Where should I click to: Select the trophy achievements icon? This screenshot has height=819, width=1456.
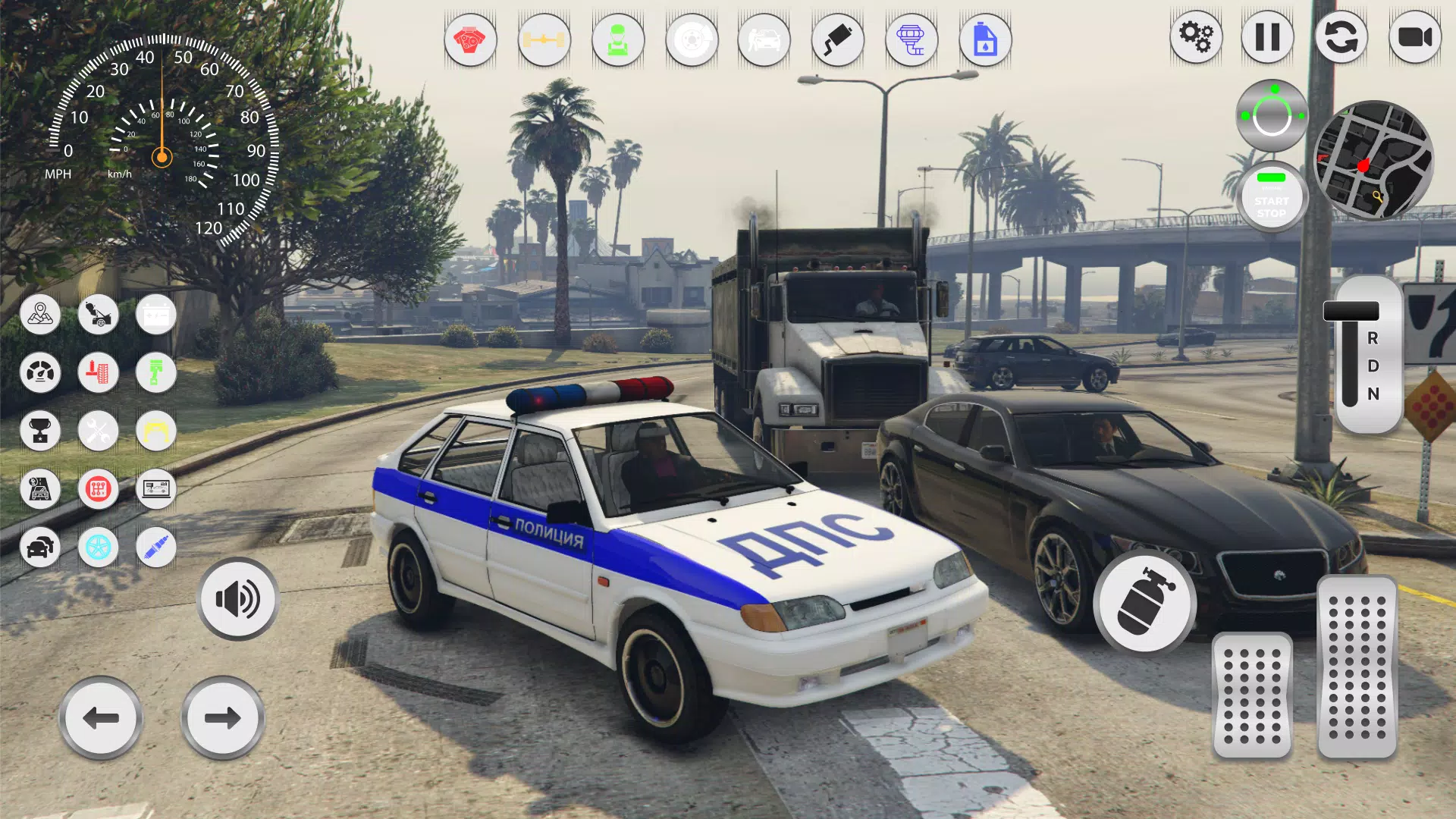41,431
